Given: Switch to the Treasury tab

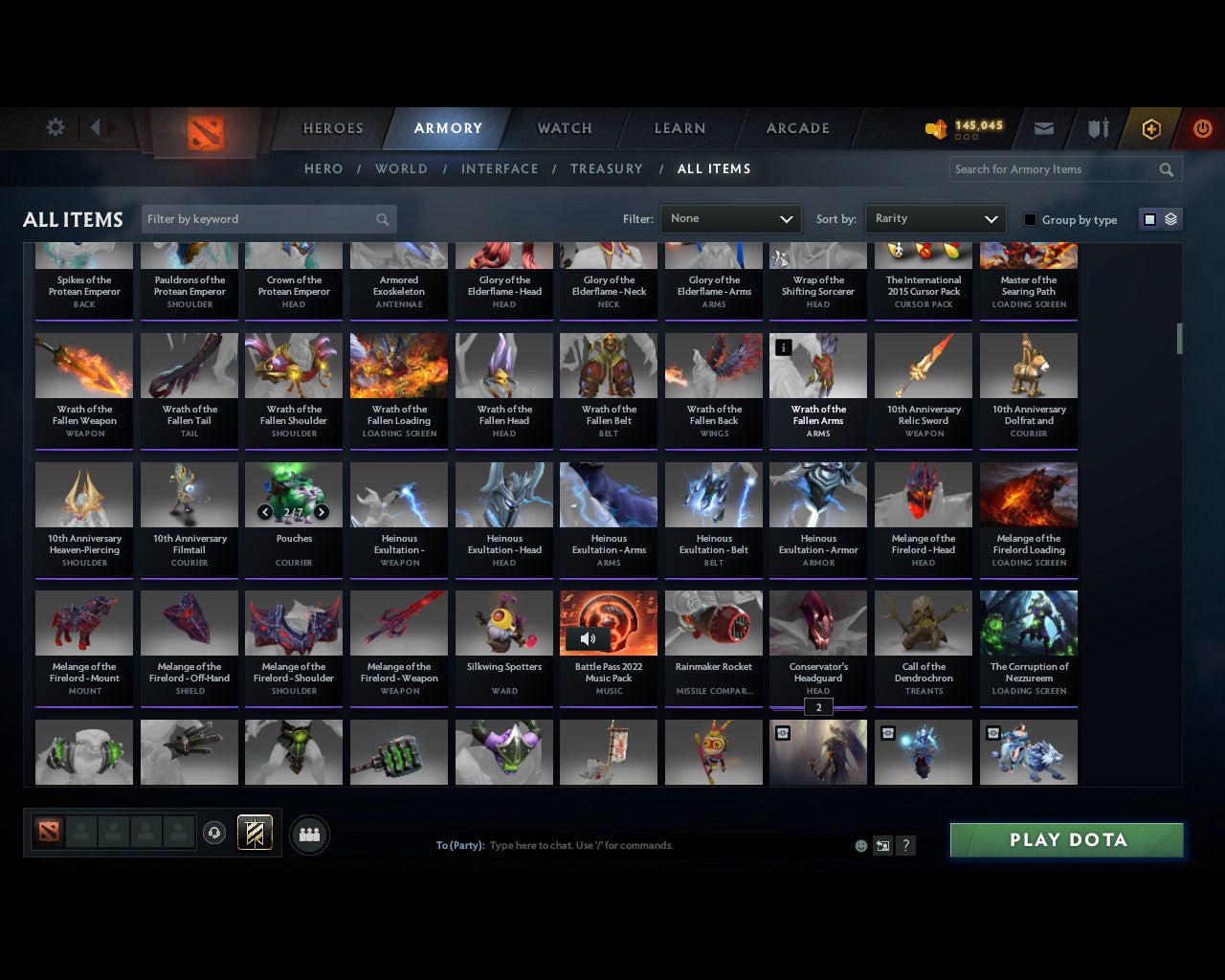Looking at the screenshot, I should click(606, 168).
